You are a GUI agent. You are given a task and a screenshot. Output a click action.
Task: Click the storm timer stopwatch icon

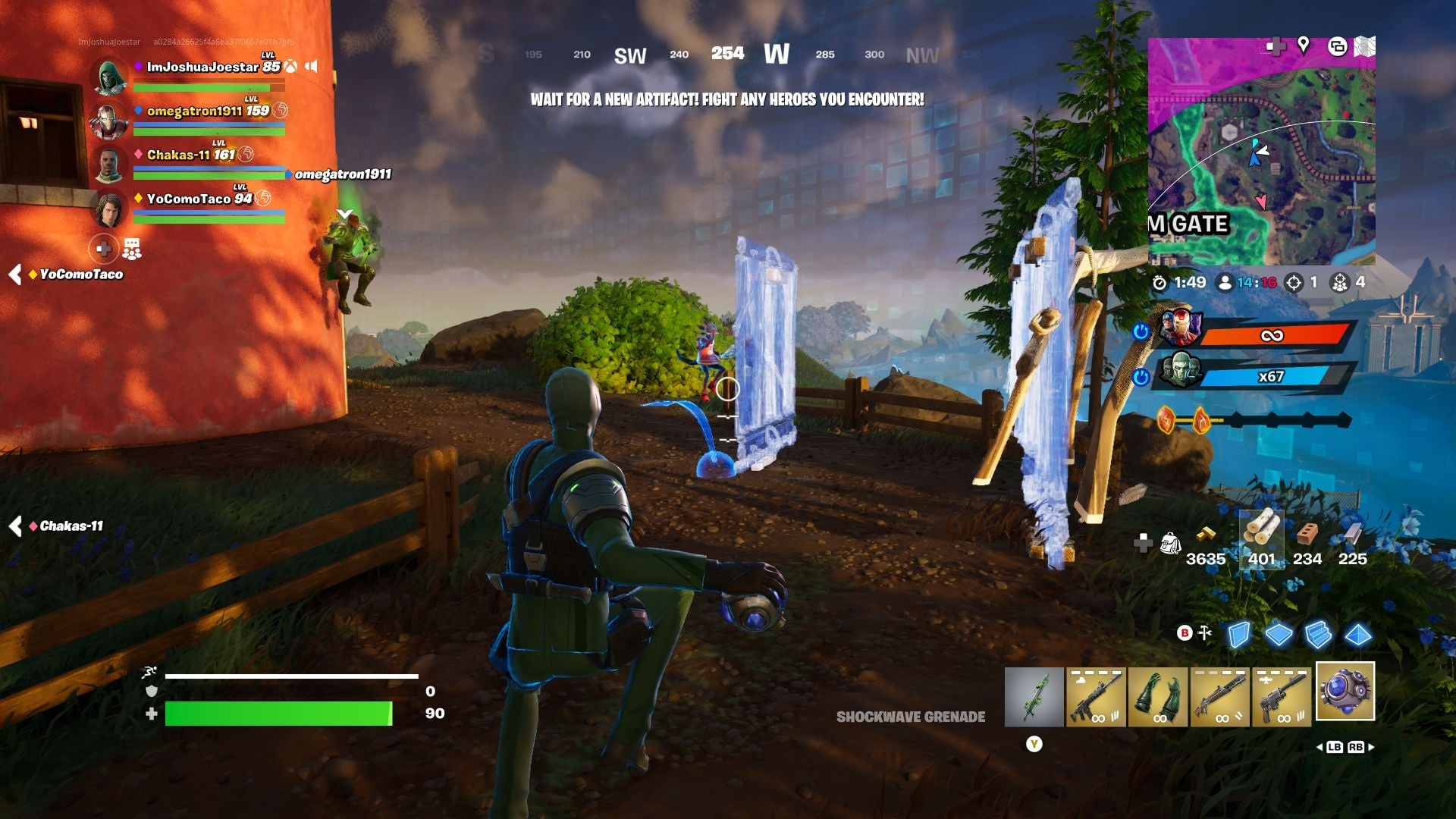[x=1161, y=283]
